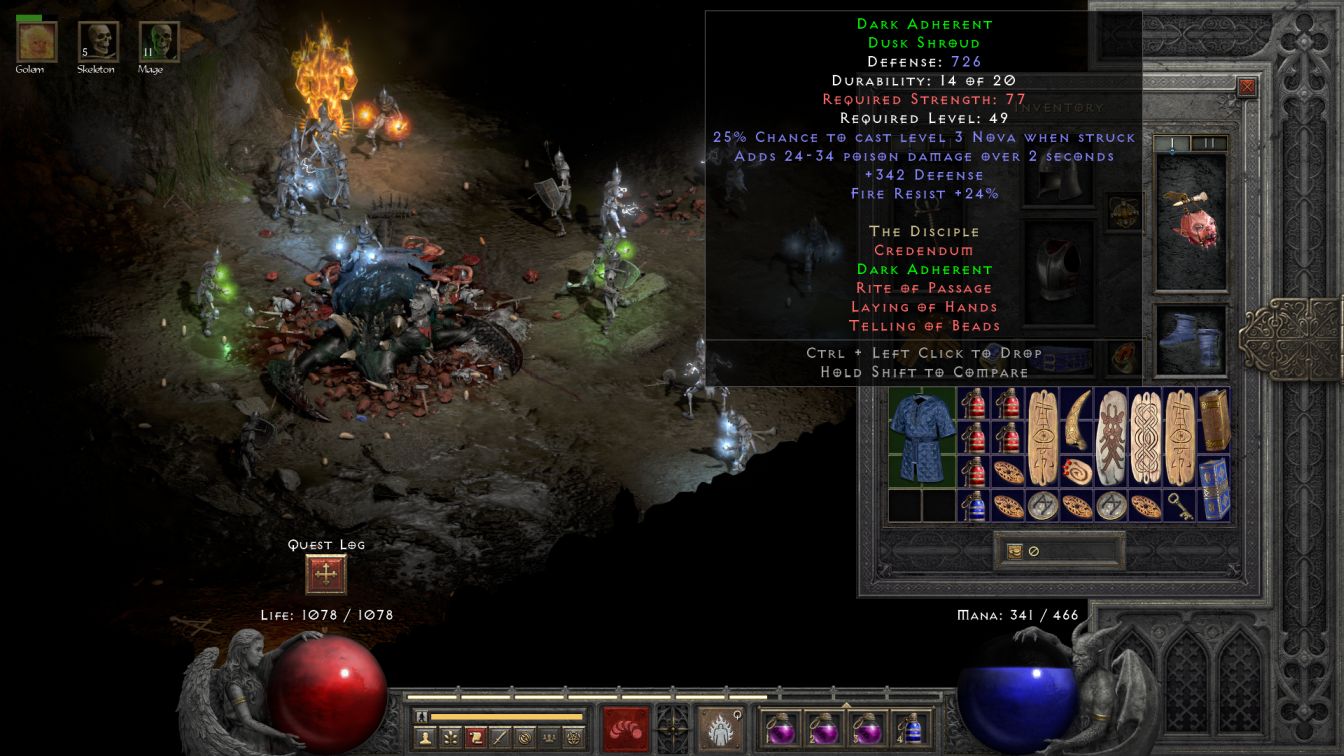
Task: Use the blue mana potion in belt slot 4
Action: click(x=910, y=728)
